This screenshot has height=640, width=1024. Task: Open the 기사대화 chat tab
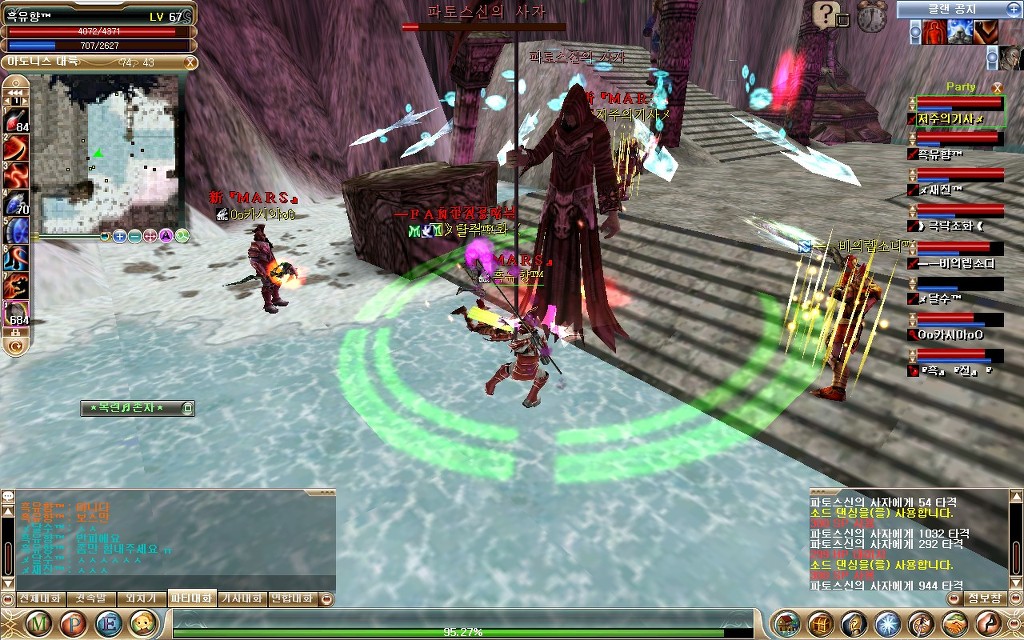click(x=241, y=598)
